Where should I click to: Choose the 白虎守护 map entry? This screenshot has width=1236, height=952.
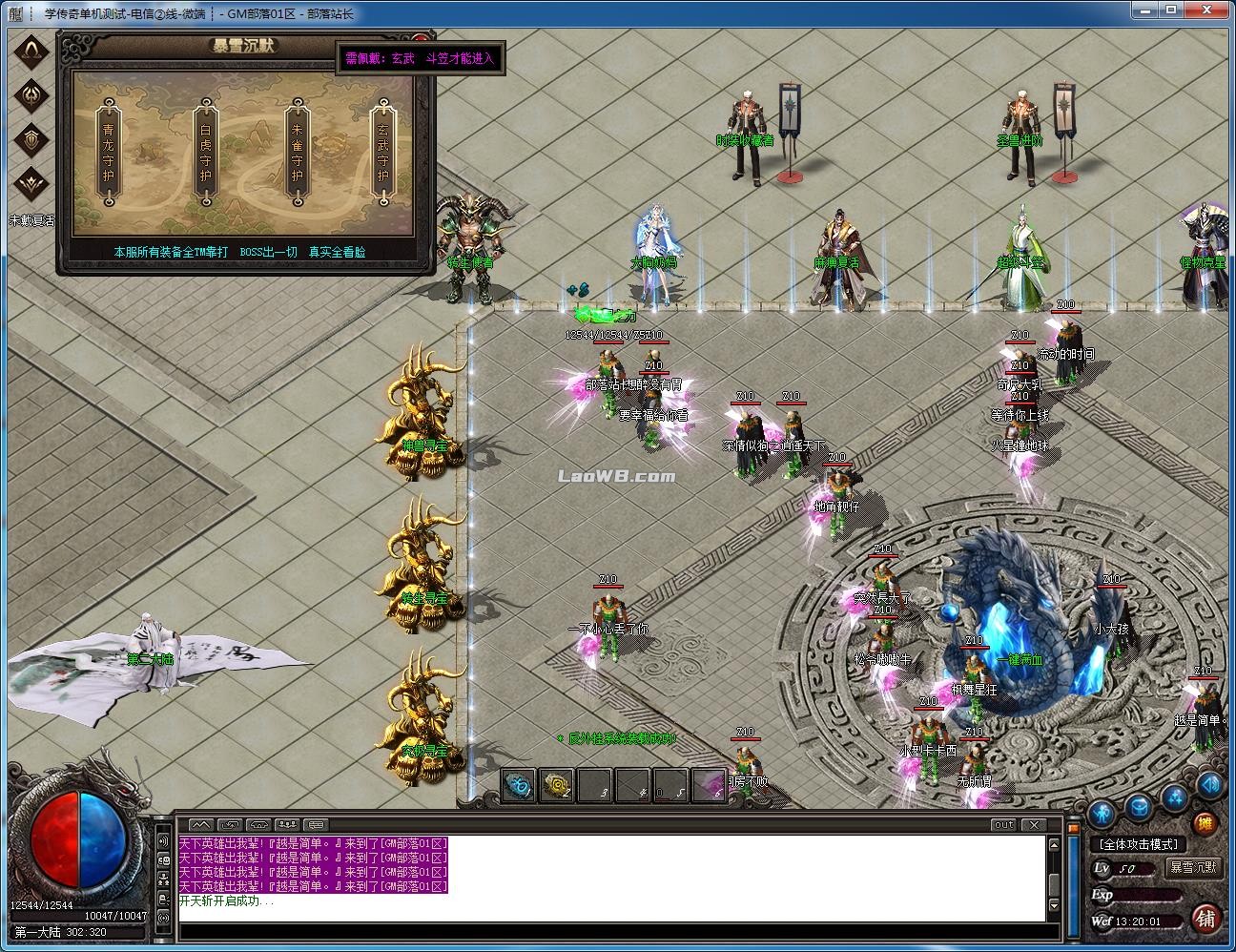coord(205,153)
